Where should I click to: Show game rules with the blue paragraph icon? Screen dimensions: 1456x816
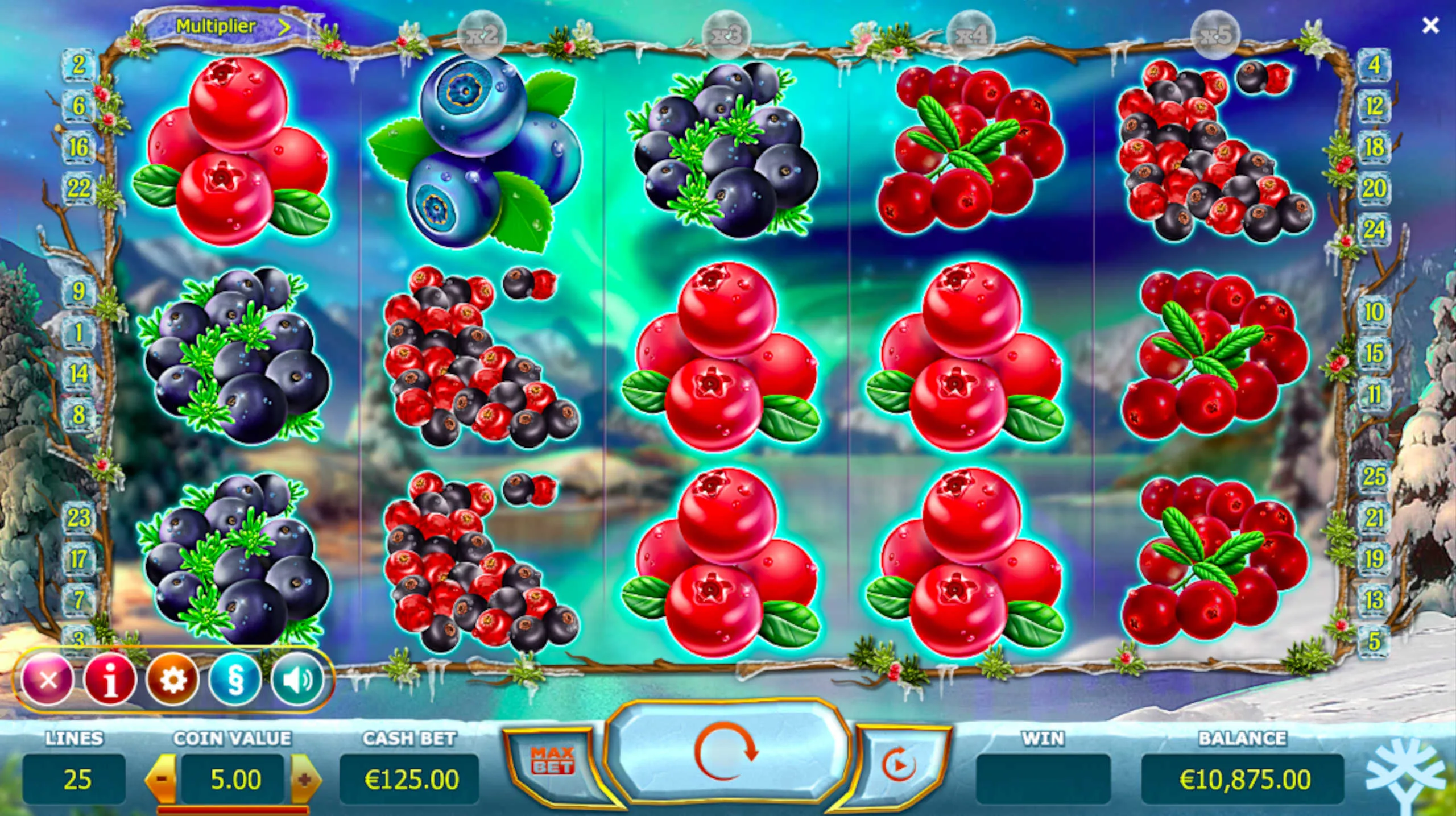point(235,680)
